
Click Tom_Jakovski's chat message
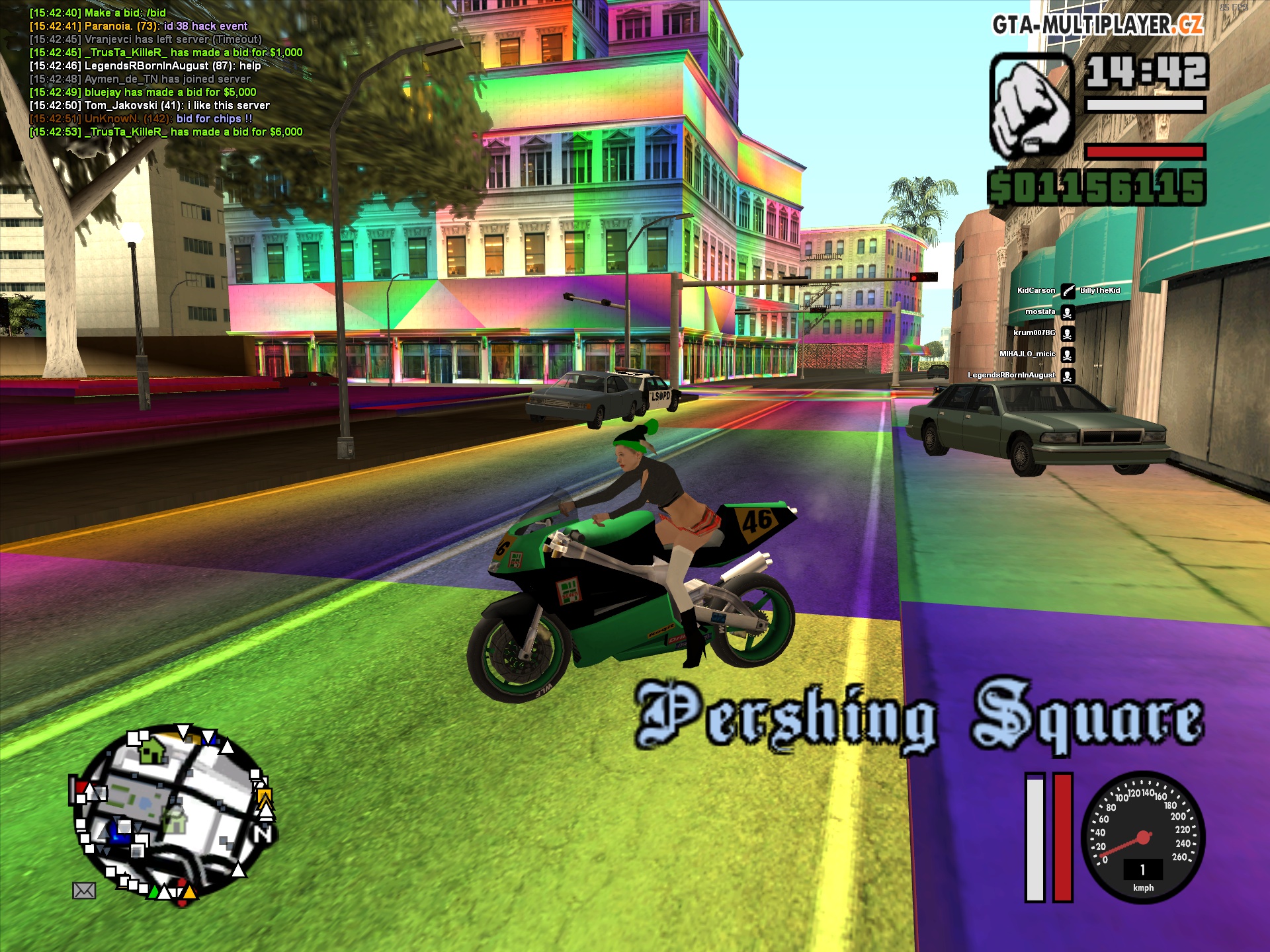tap(149, 105)
